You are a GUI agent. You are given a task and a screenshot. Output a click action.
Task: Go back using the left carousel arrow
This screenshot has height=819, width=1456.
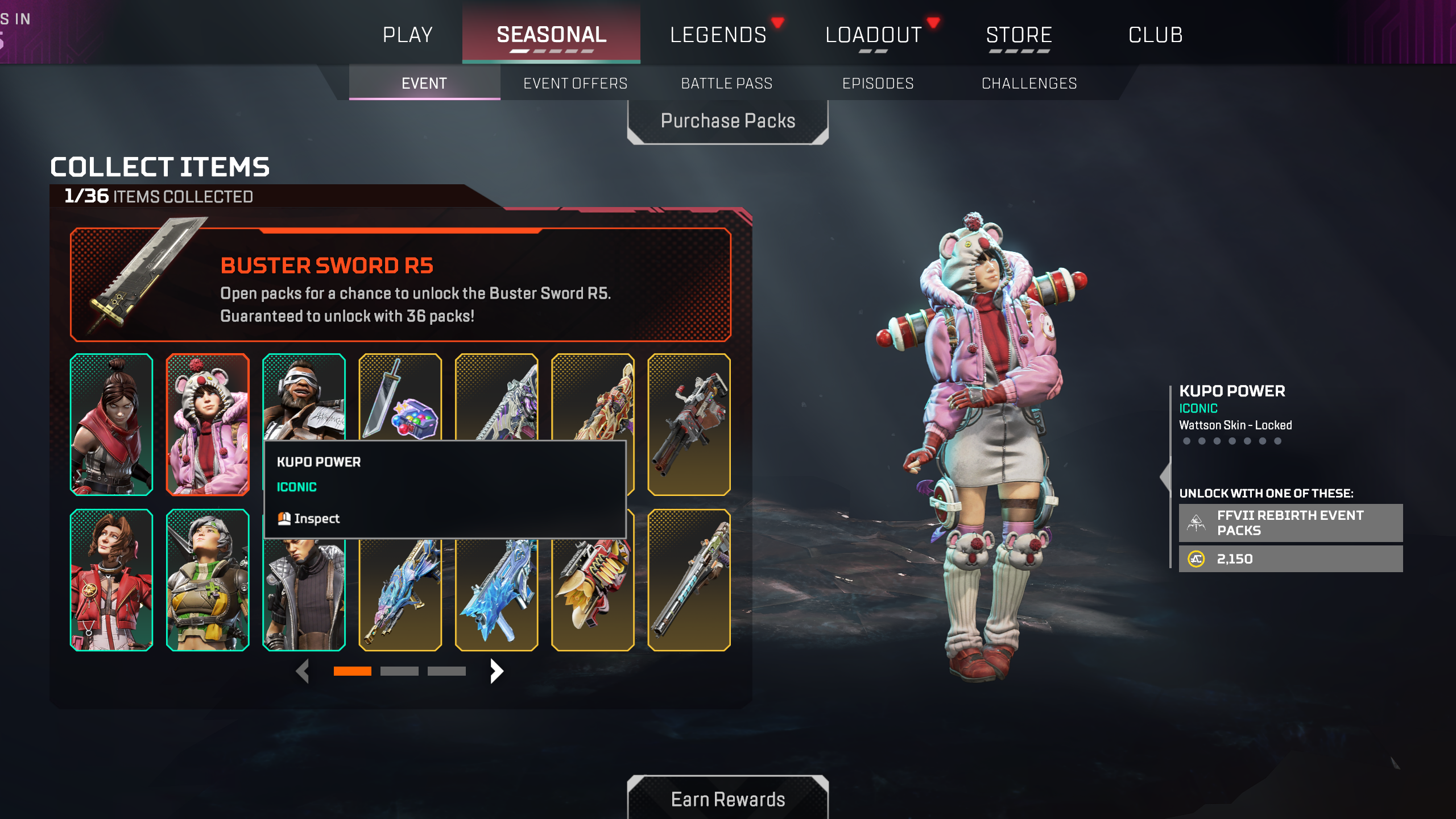(x=303, y=671)
